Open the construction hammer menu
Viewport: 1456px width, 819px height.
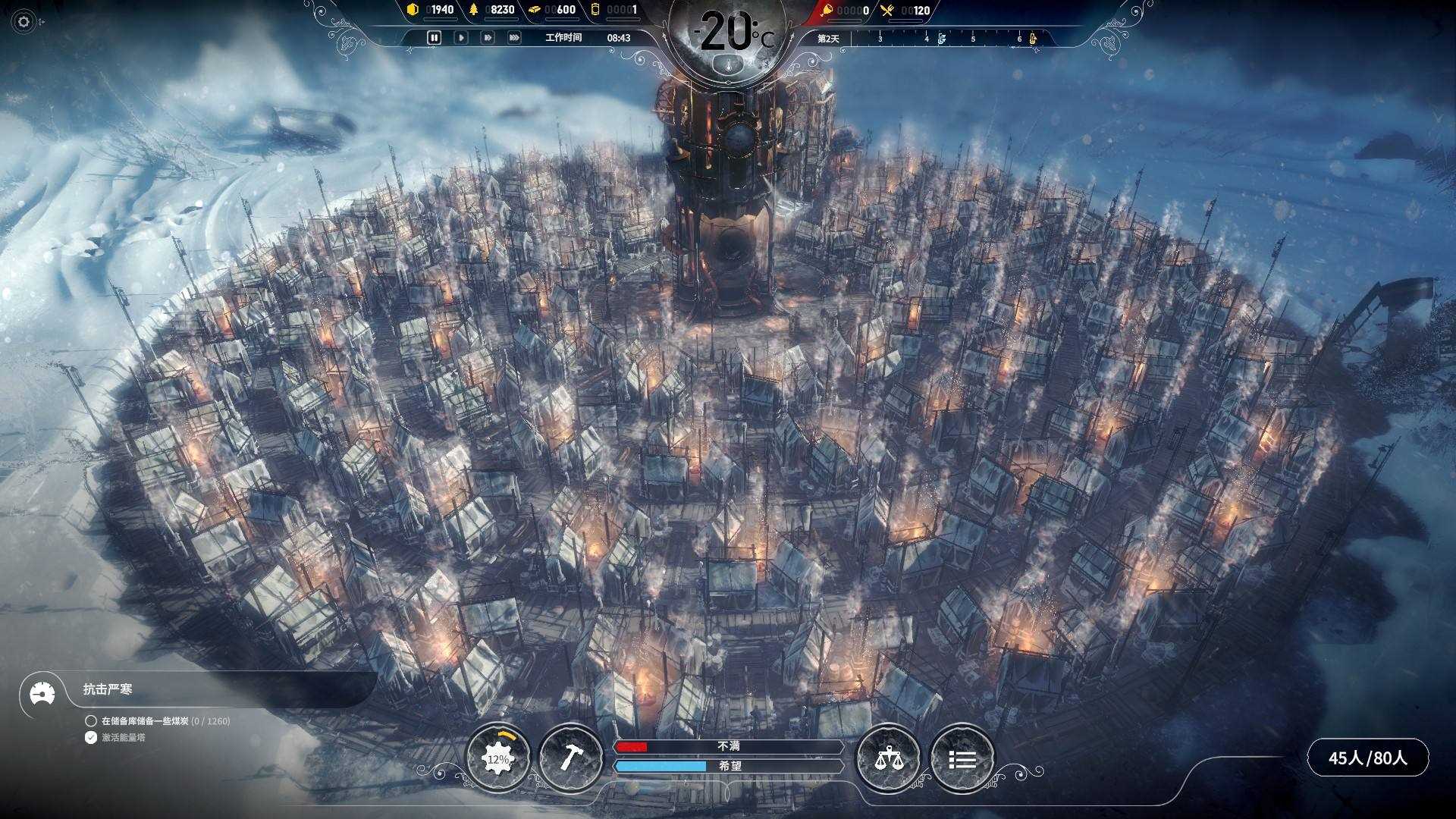570,758
